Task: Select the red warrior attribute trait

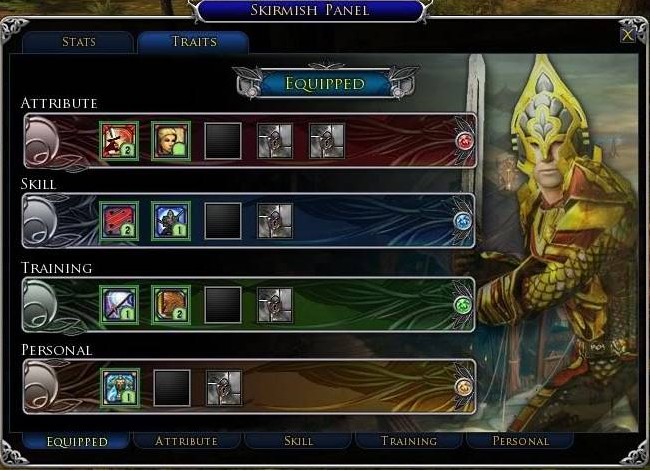Action: coord(119,141)
